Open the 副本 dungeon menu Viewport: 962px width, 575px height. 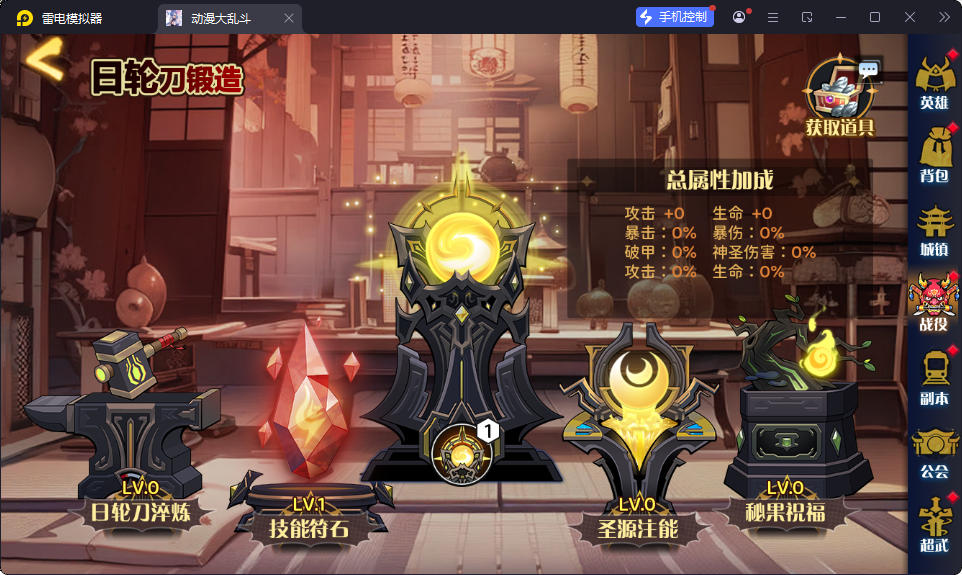(x=934, y=377)
